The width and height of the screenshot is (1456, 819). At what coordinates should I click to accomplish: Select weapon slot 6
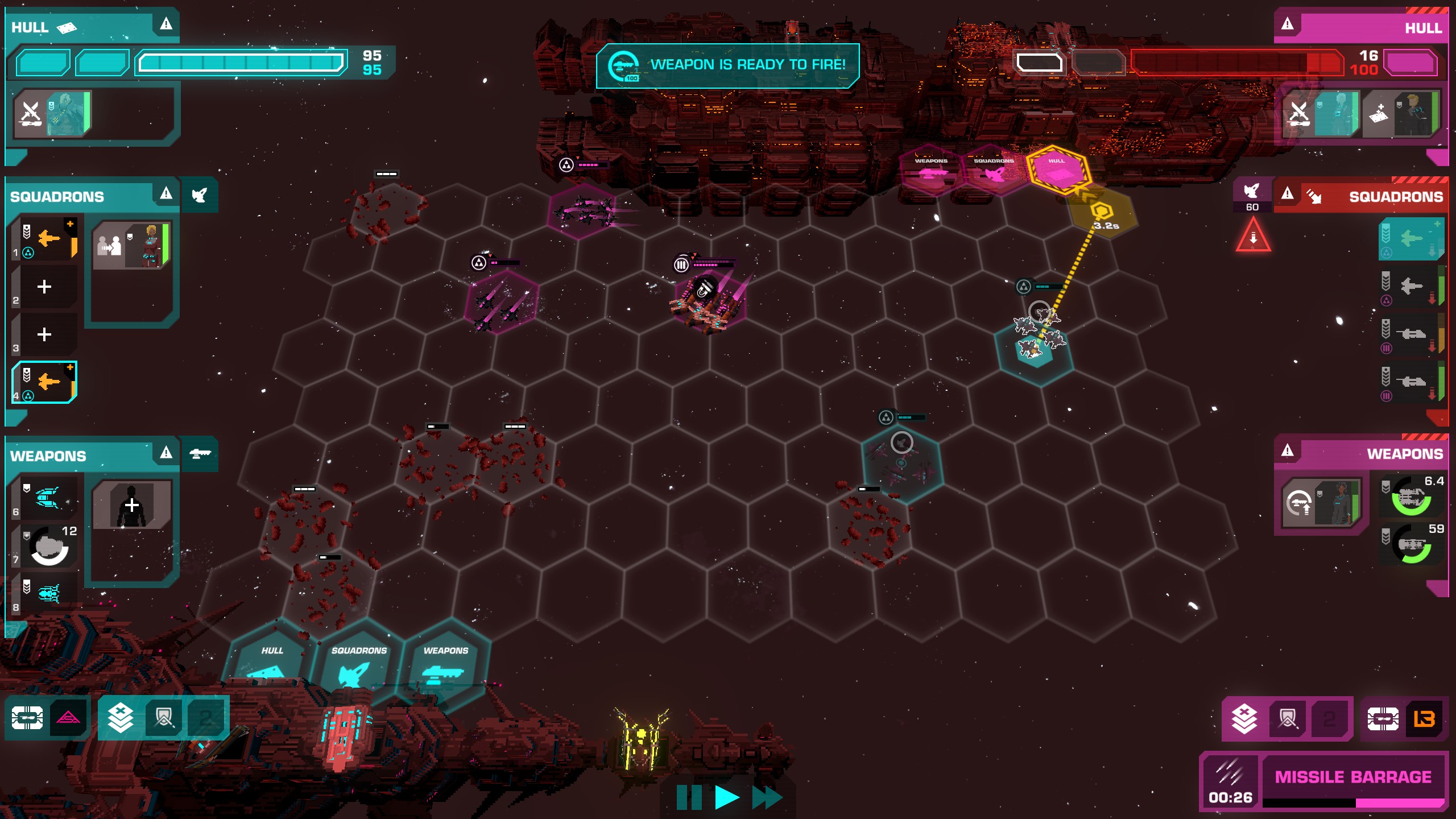coord(45,498)
